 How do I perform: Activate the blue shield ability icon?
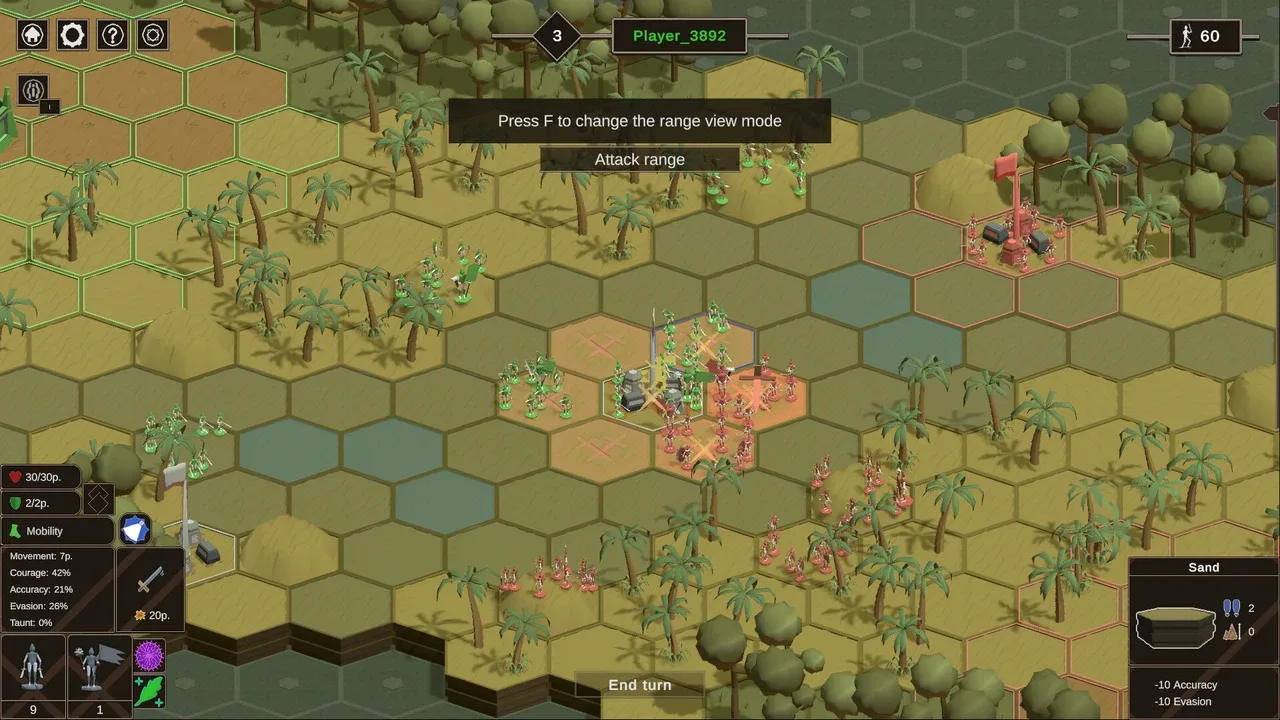tap(135, 529)
